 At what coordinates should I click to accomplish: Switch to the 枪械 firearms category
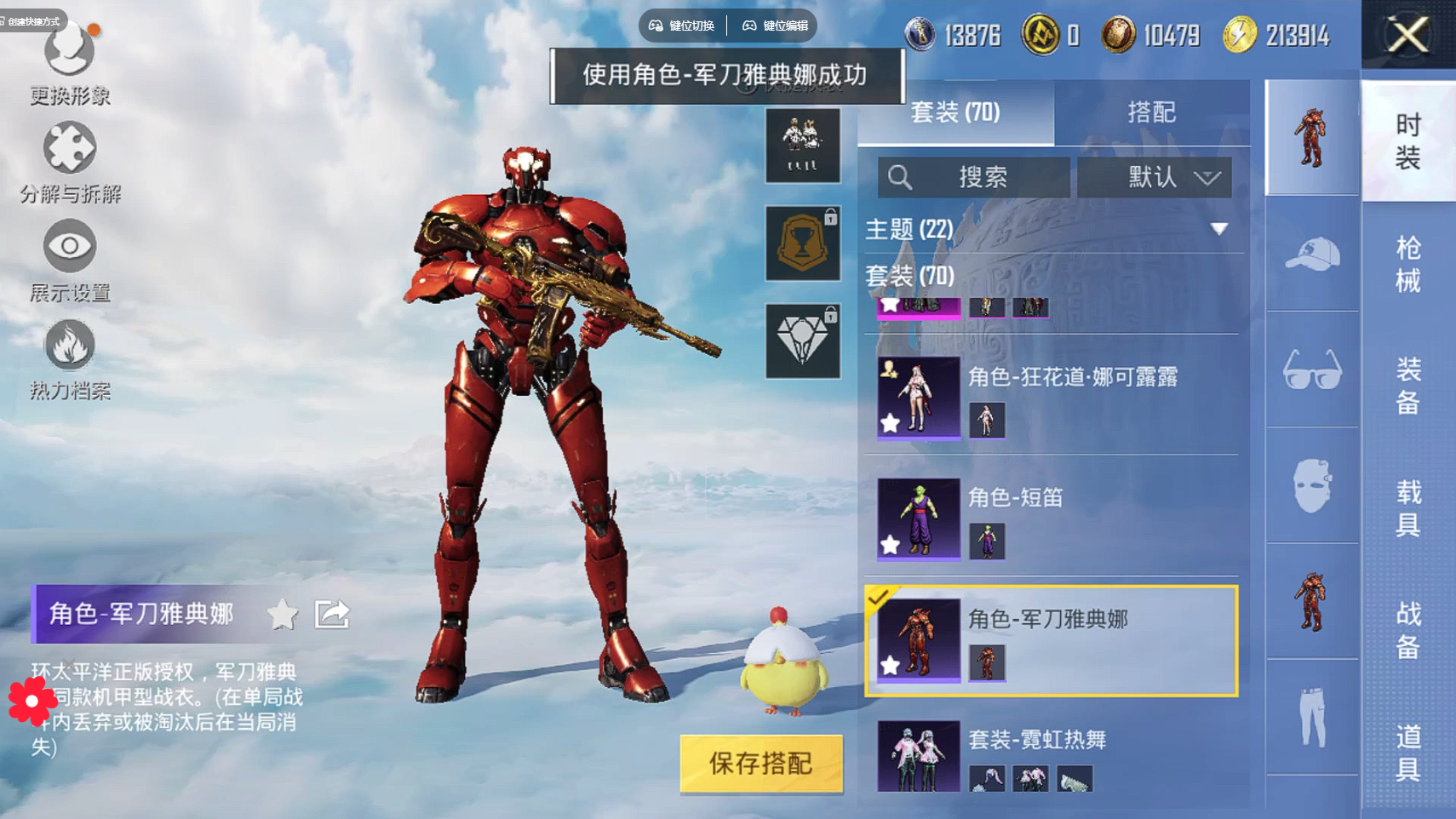1408,264
